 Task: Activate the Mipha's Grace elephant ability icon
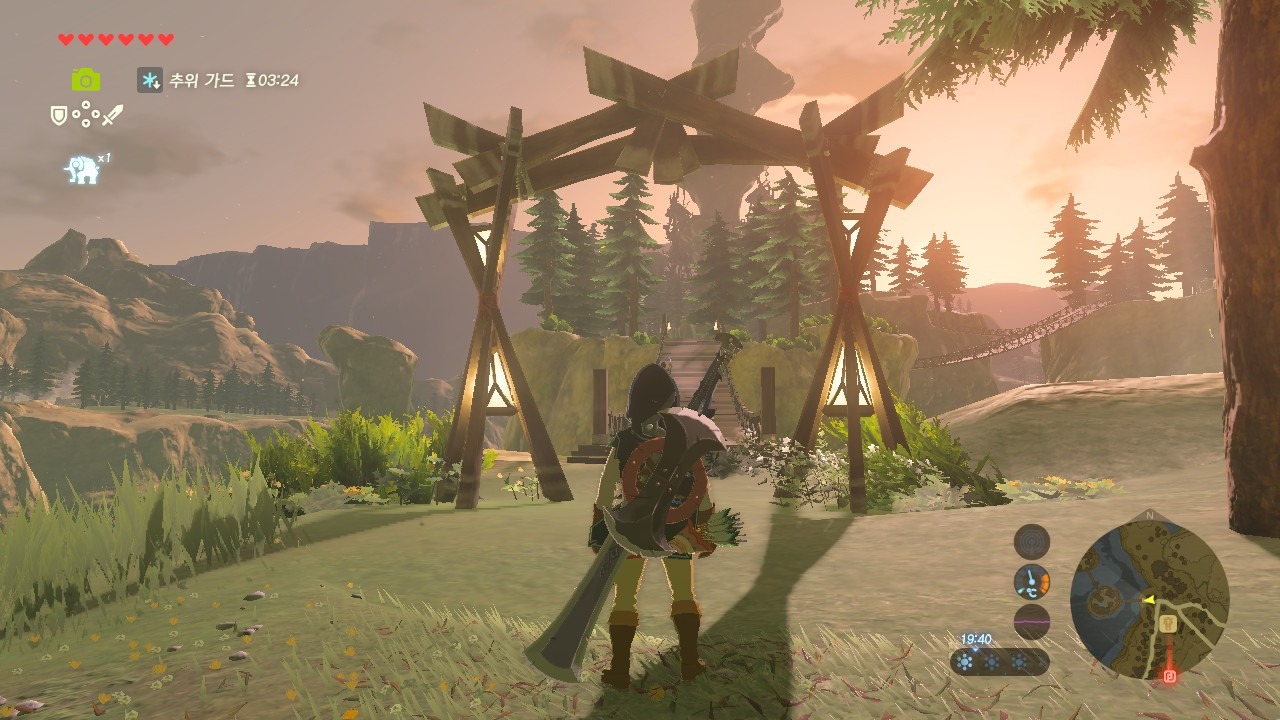click(82, 170)
